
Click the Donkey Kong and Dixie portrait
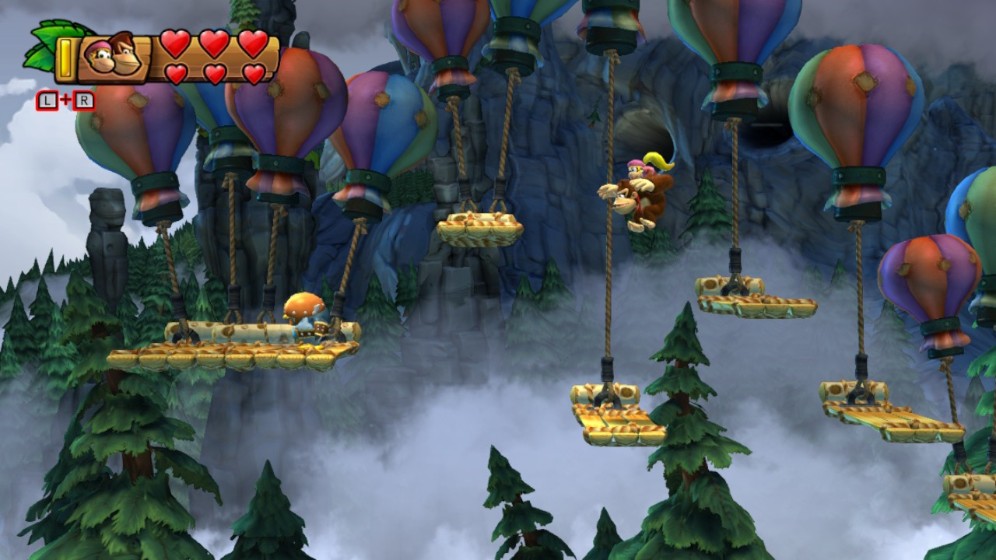(111, 57)
